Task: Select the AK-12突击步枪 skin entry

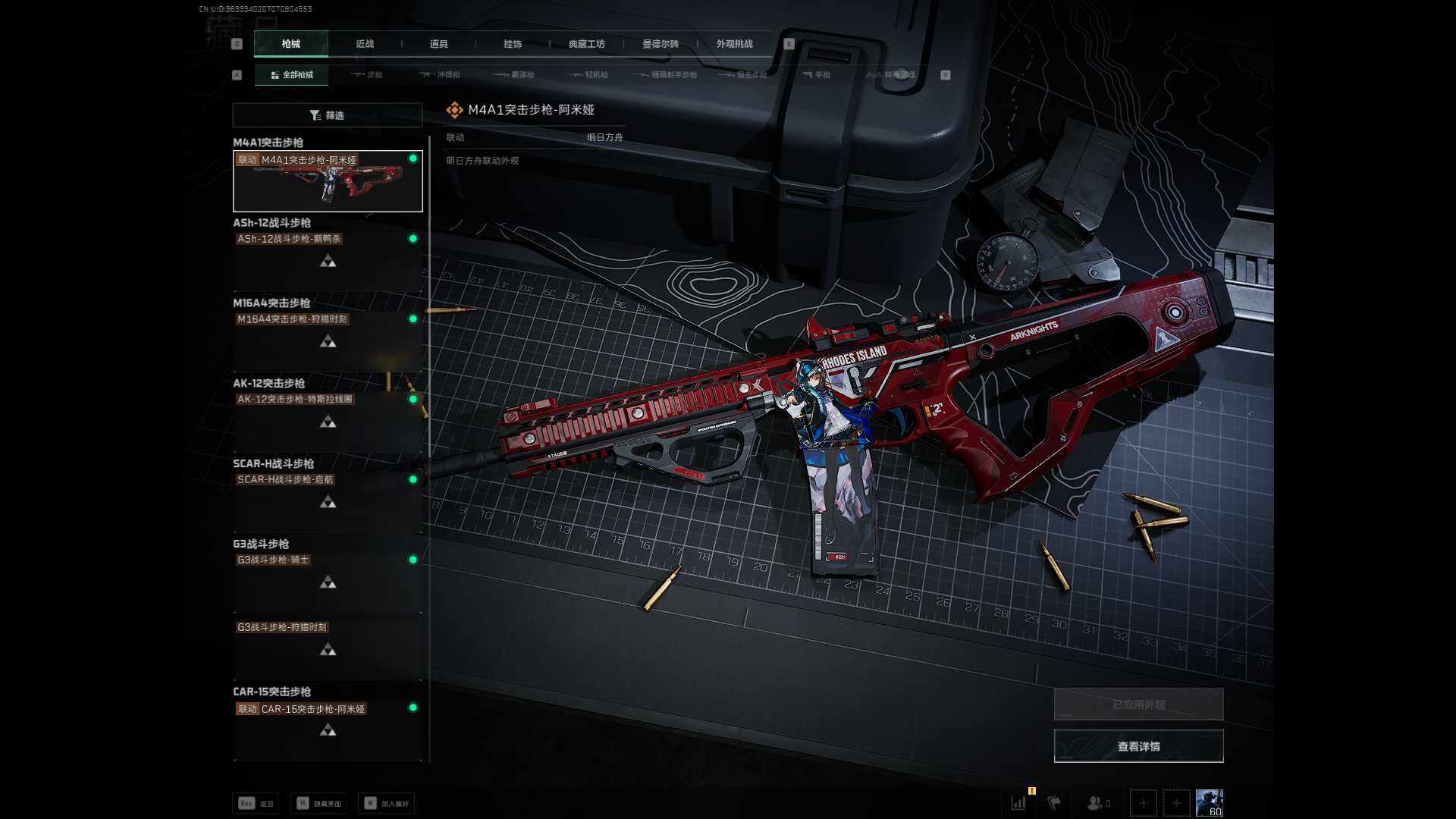Action: (x=328, y=415)
